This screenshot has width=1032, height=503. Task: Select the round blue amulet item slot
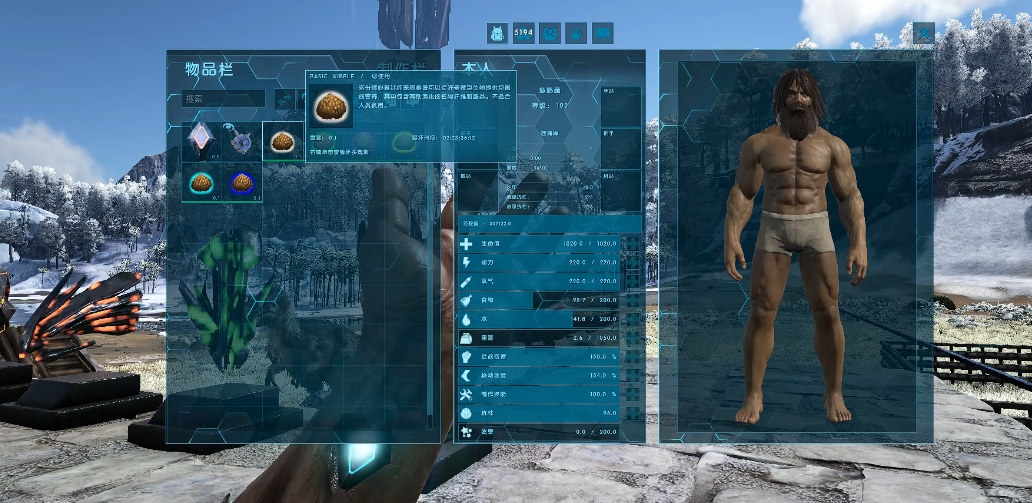241,141
